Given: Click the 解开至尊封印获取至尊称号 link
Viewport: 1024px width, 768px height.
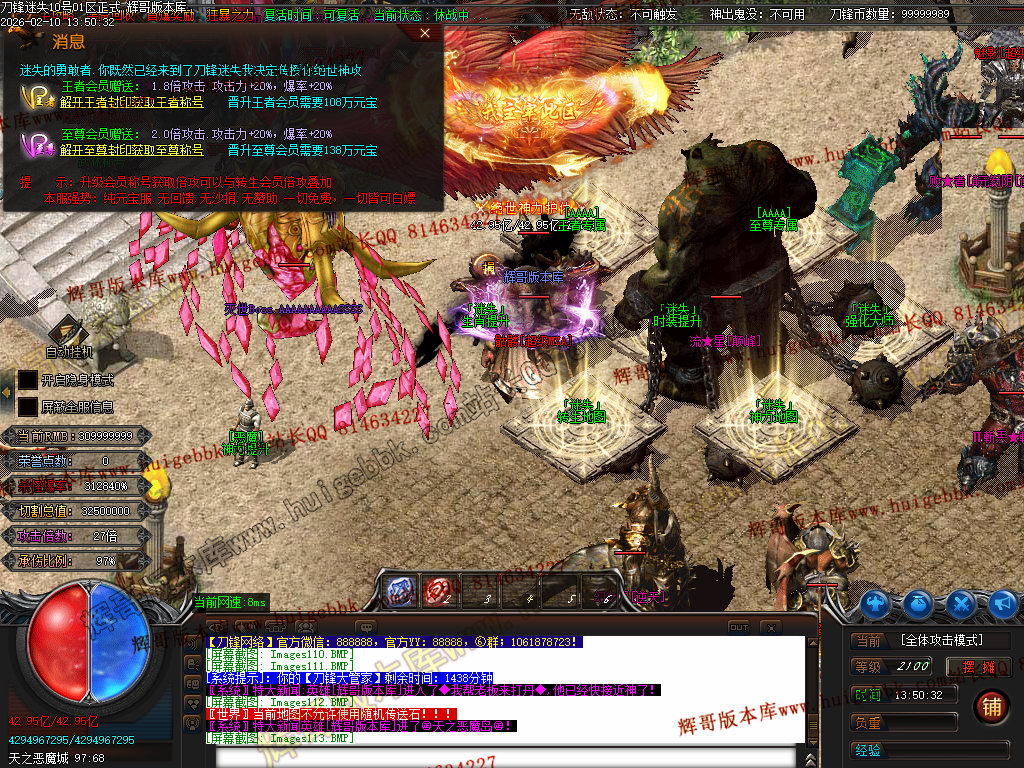Looking at the screenshot, I should (x=132, y=150).
